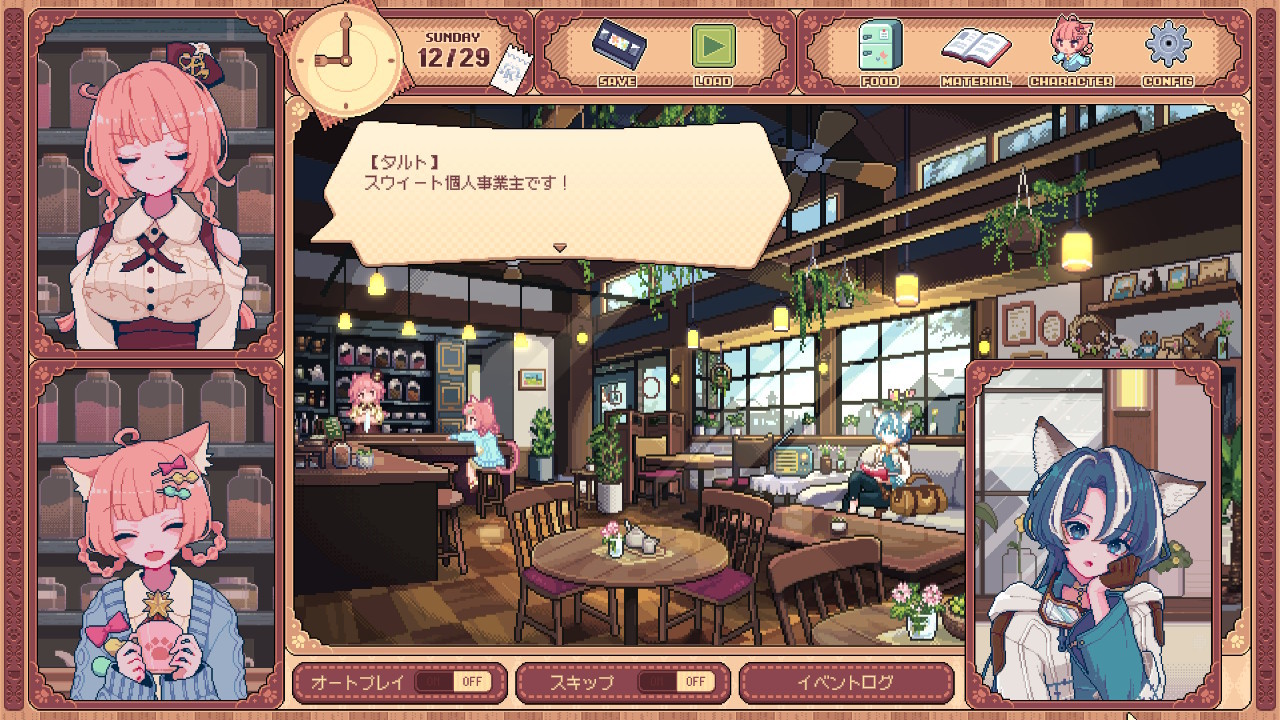This screenshot has height=720, width=1280.
Task: Click the calendar page beside the date
Action: point(512,69)
